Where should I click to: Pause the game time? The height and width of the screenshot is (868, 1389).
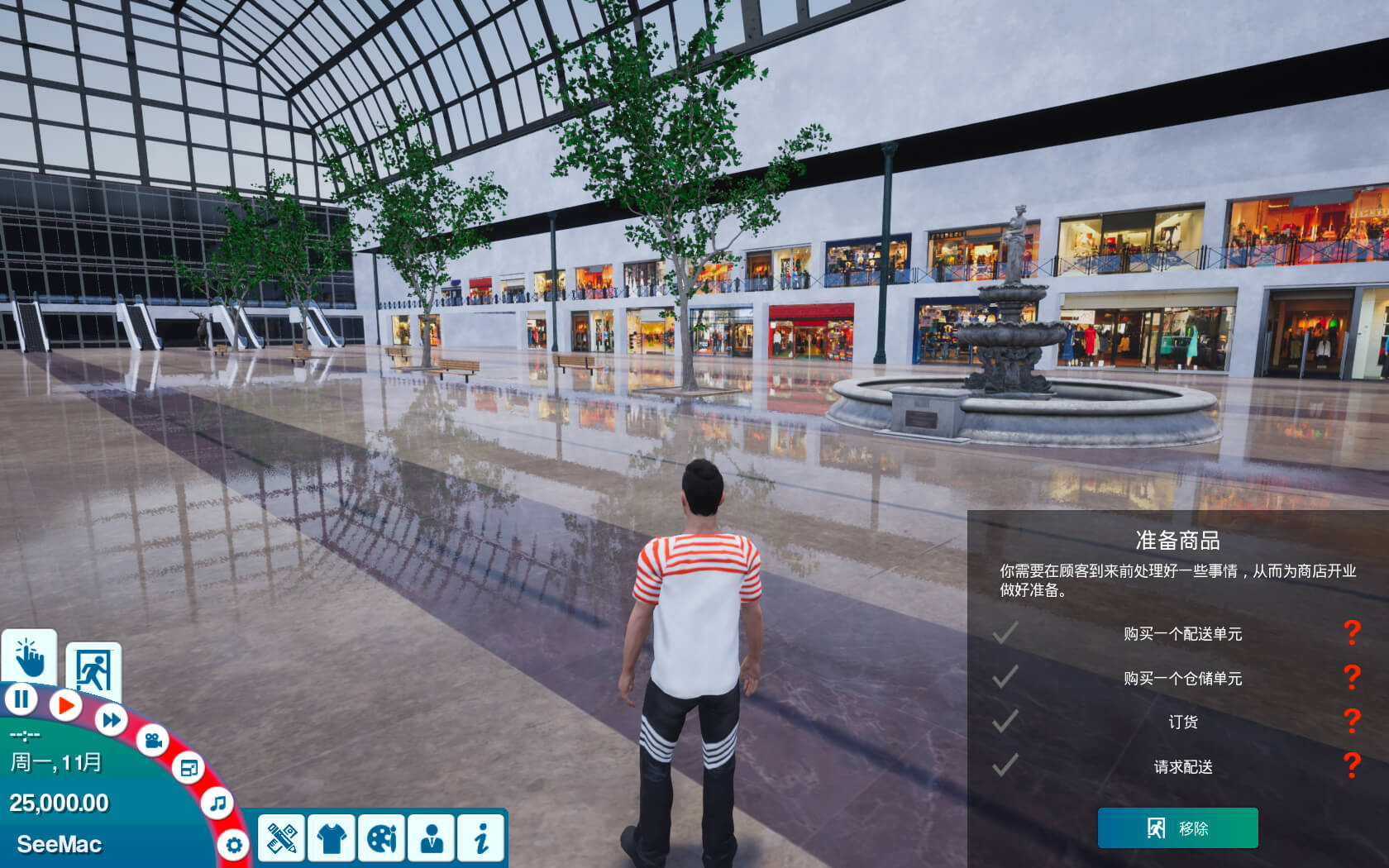[x=21, y=699]
